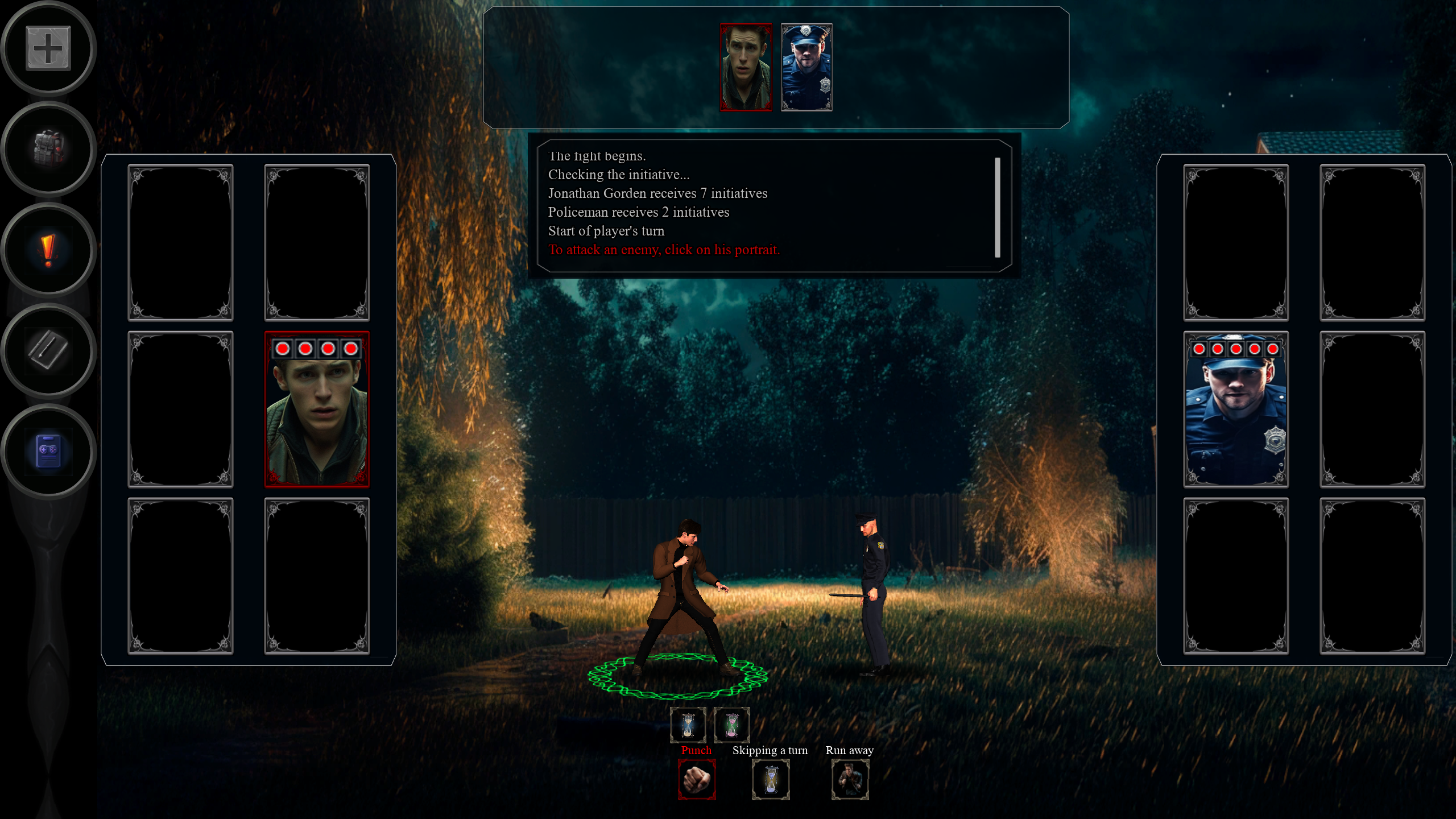The width and height of the screenshot is (1456, 819).
Task: Click the blue hourglass status icon
Action: coord(688,725)
